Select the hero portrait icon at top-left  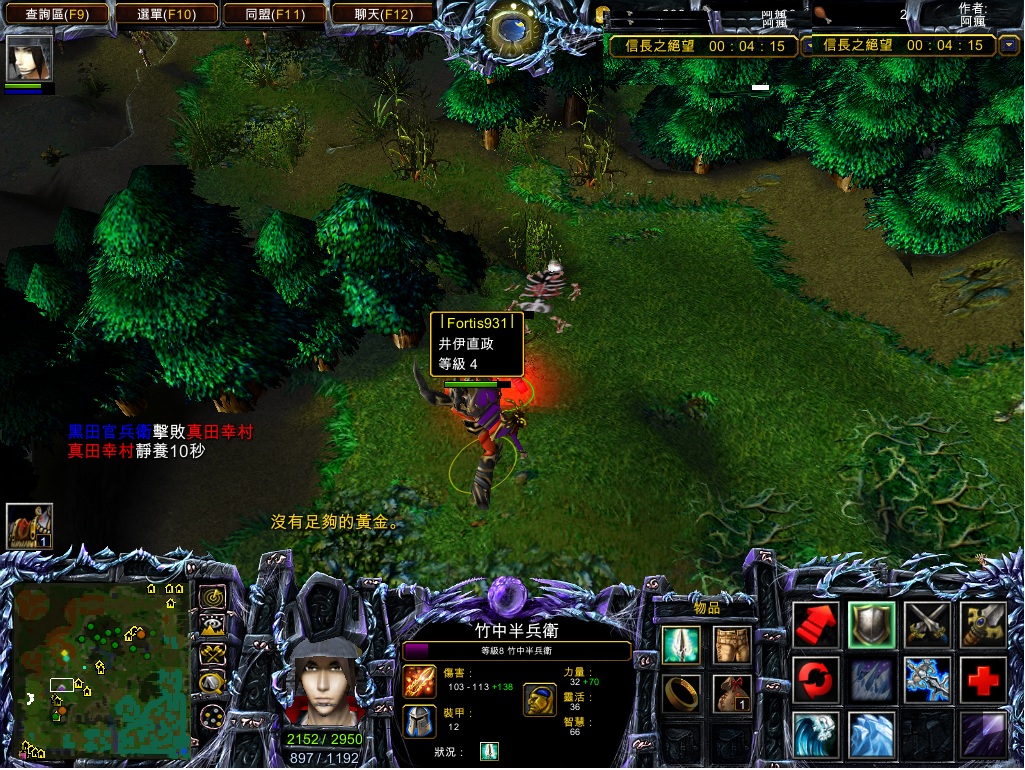pos(29,58)
